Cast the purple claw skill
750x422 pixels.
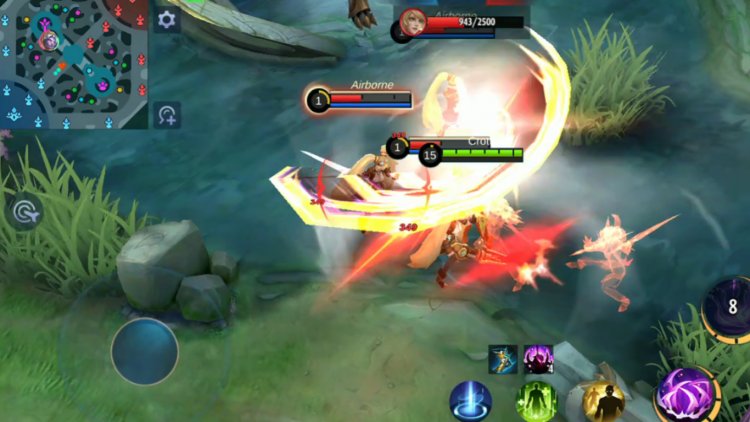(686, 393)
